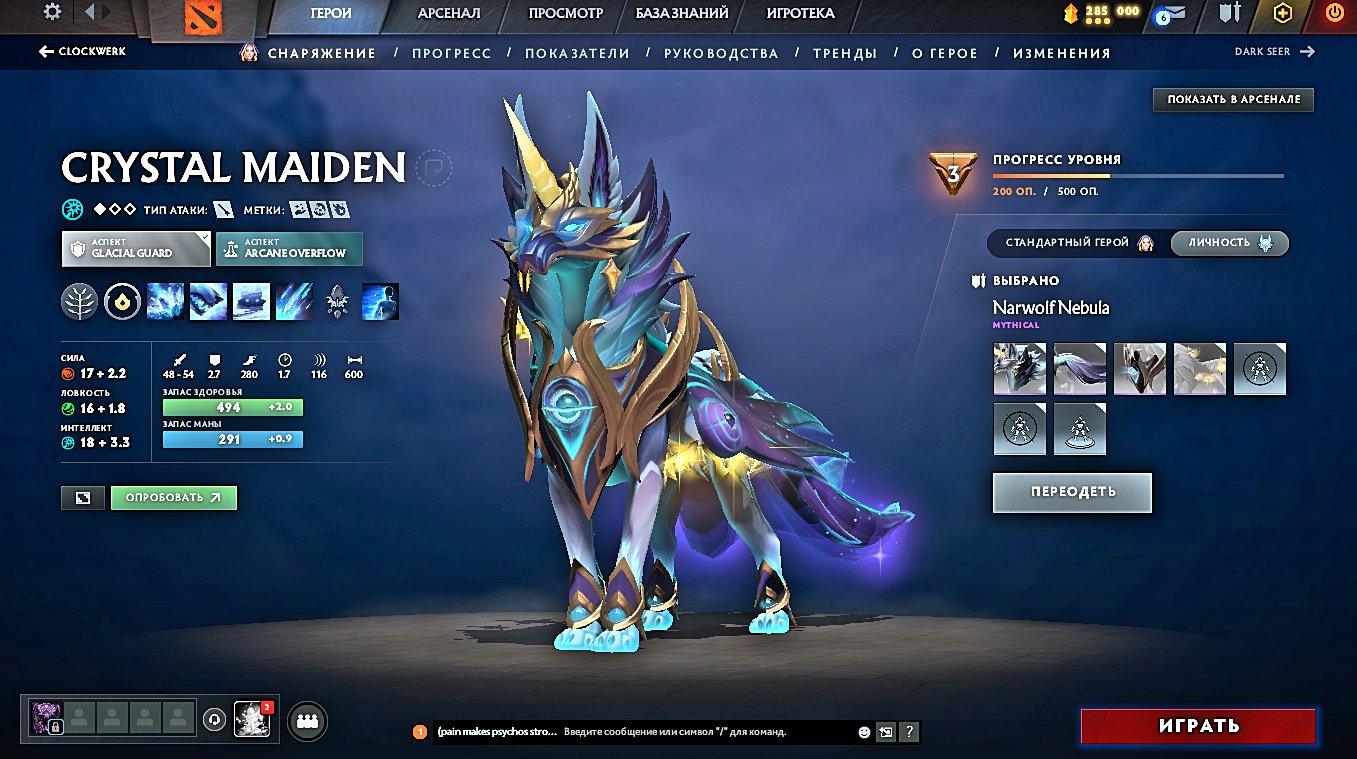
Task: Open the Crystal Nova ability icon
Action: click(164, 301)
